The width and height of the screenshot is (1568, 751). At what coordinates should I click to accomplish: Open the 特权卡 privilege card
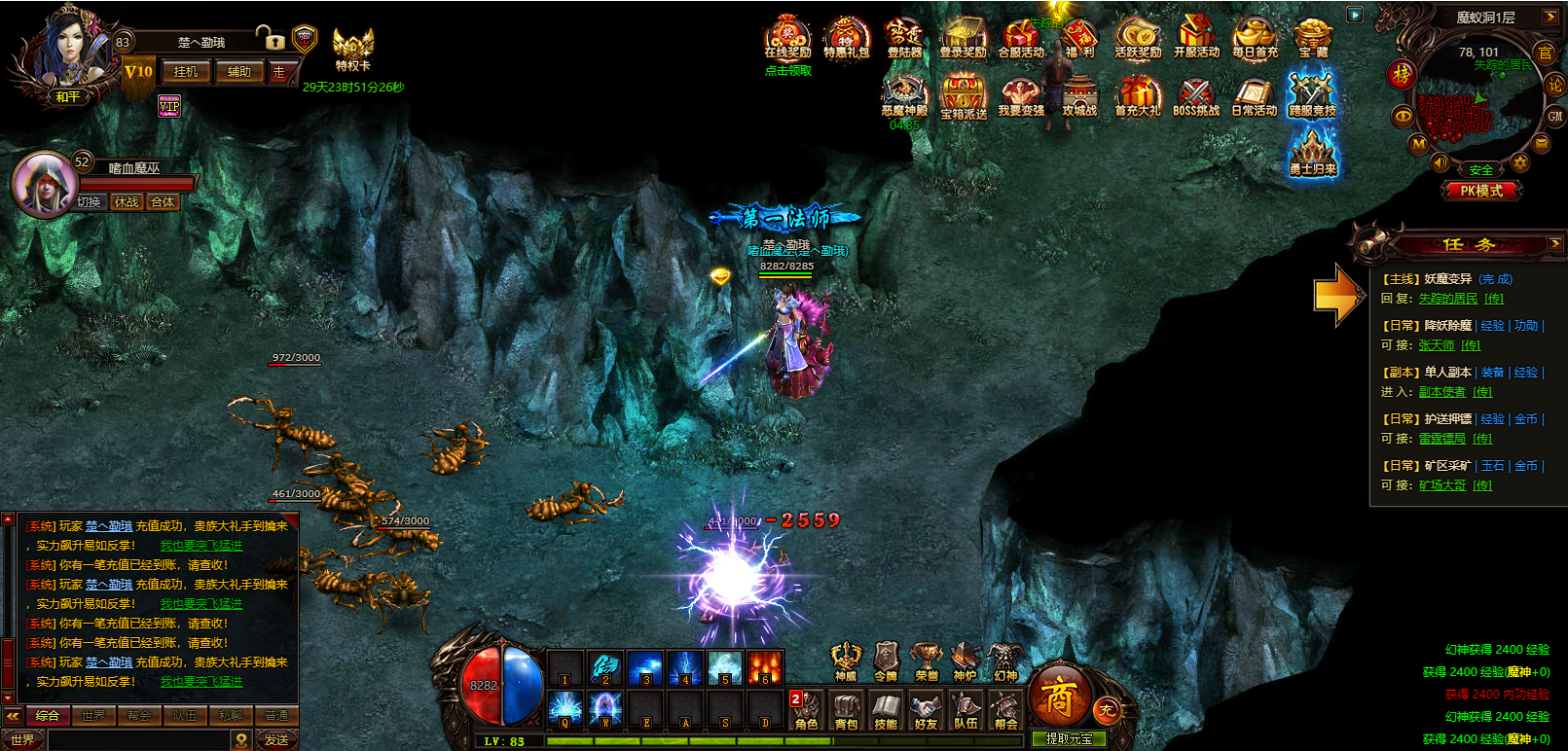(x=352, y=49)
